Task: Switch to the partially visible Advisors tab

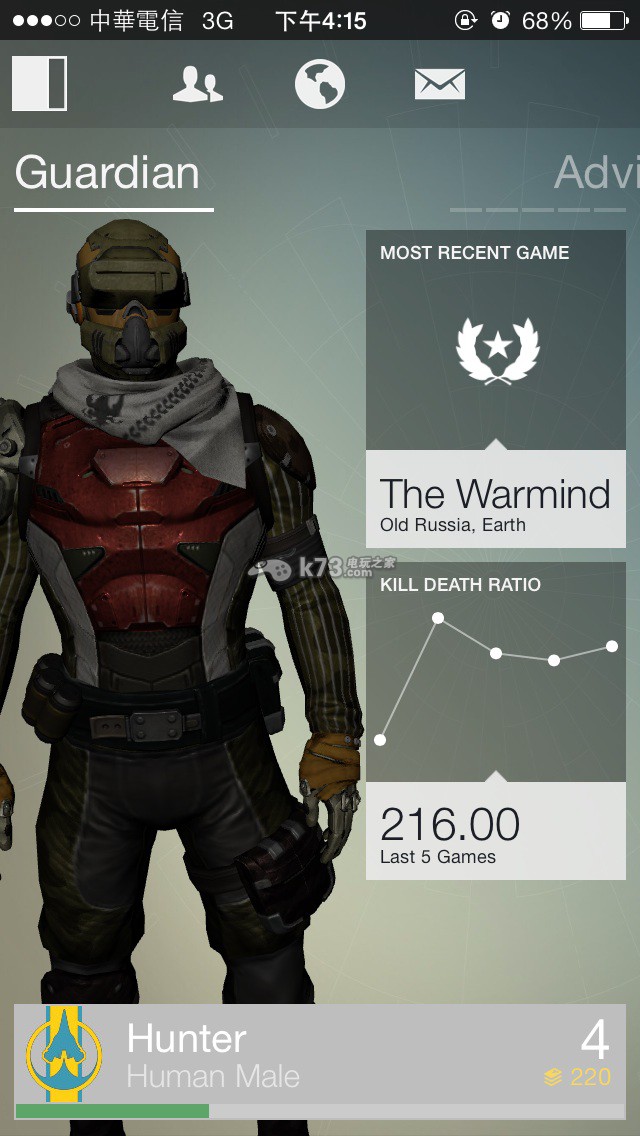Action: (596, 173)
